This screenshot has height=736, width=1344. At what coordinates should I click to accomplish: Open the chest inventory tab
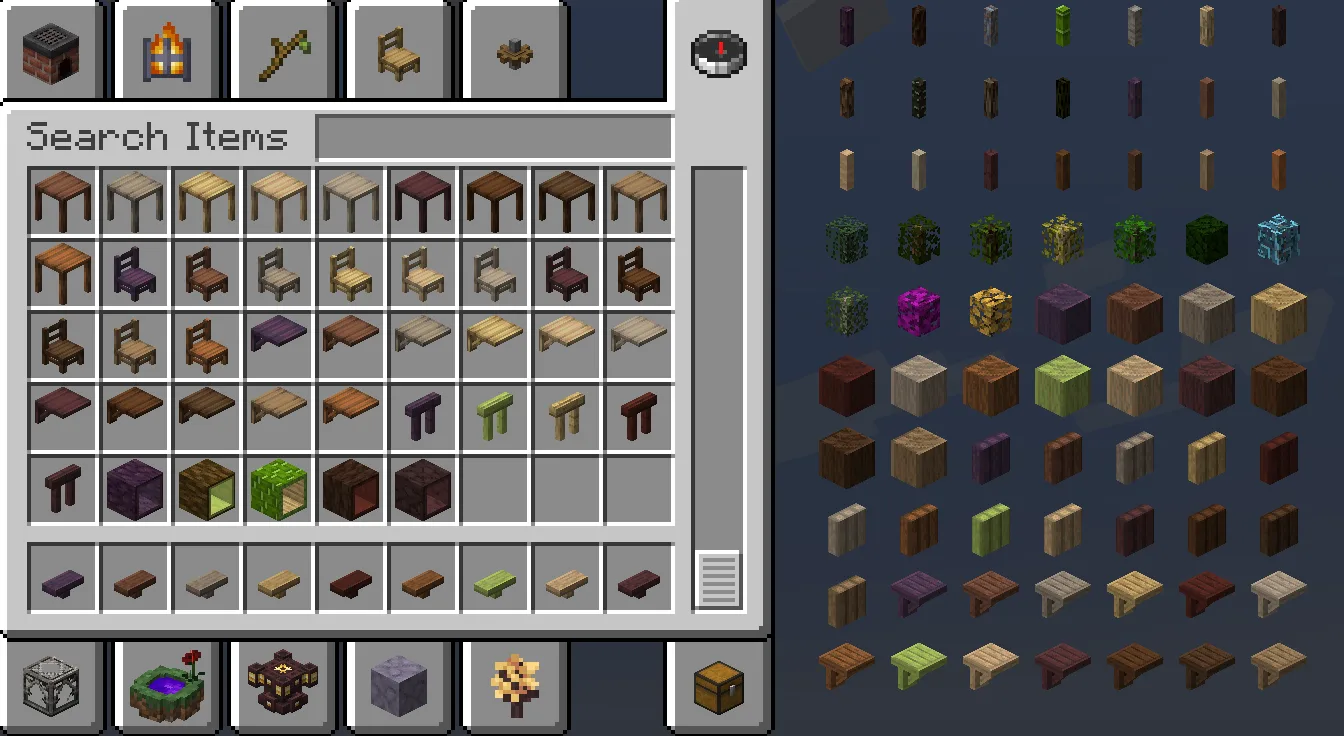[718, 685]
